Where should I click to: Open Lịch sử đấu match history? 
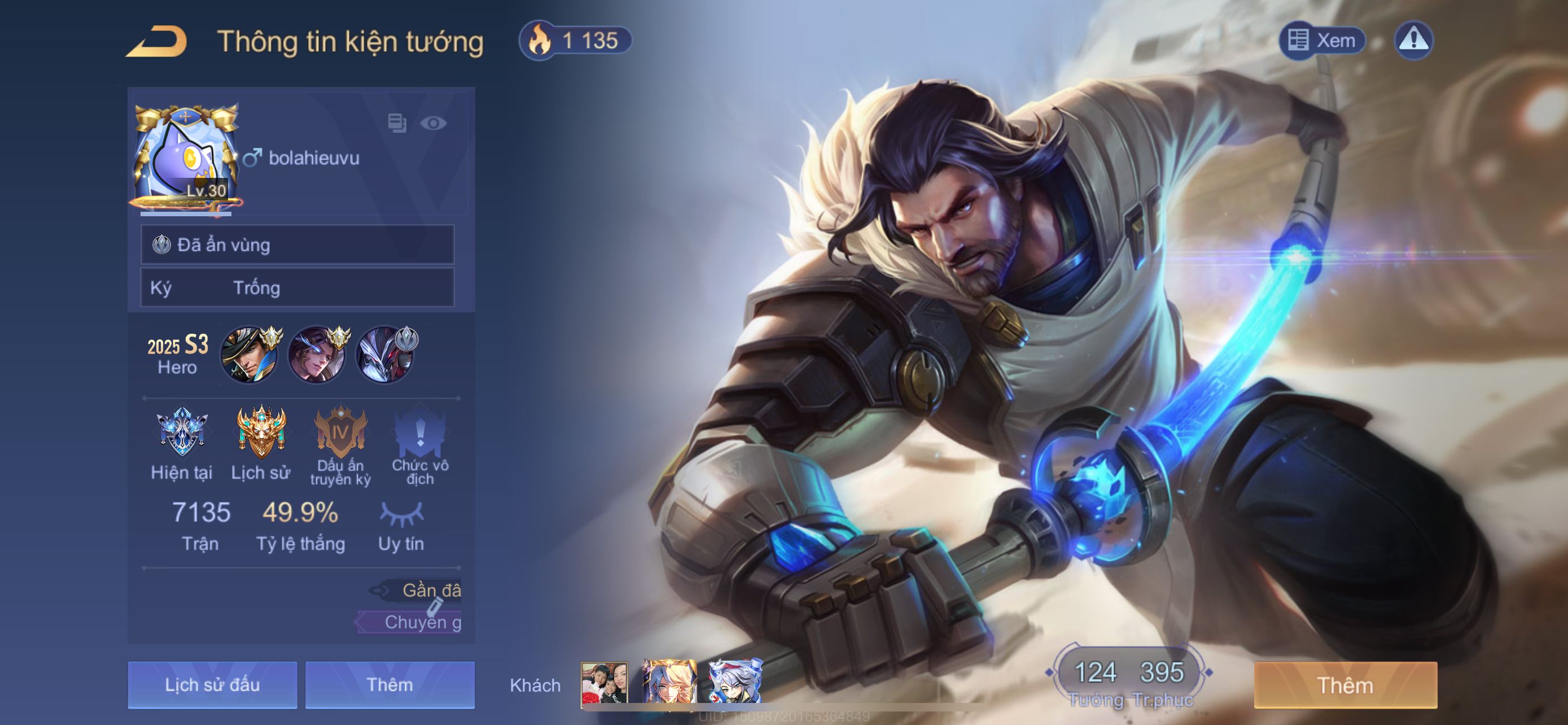click(x=212, y=685)
